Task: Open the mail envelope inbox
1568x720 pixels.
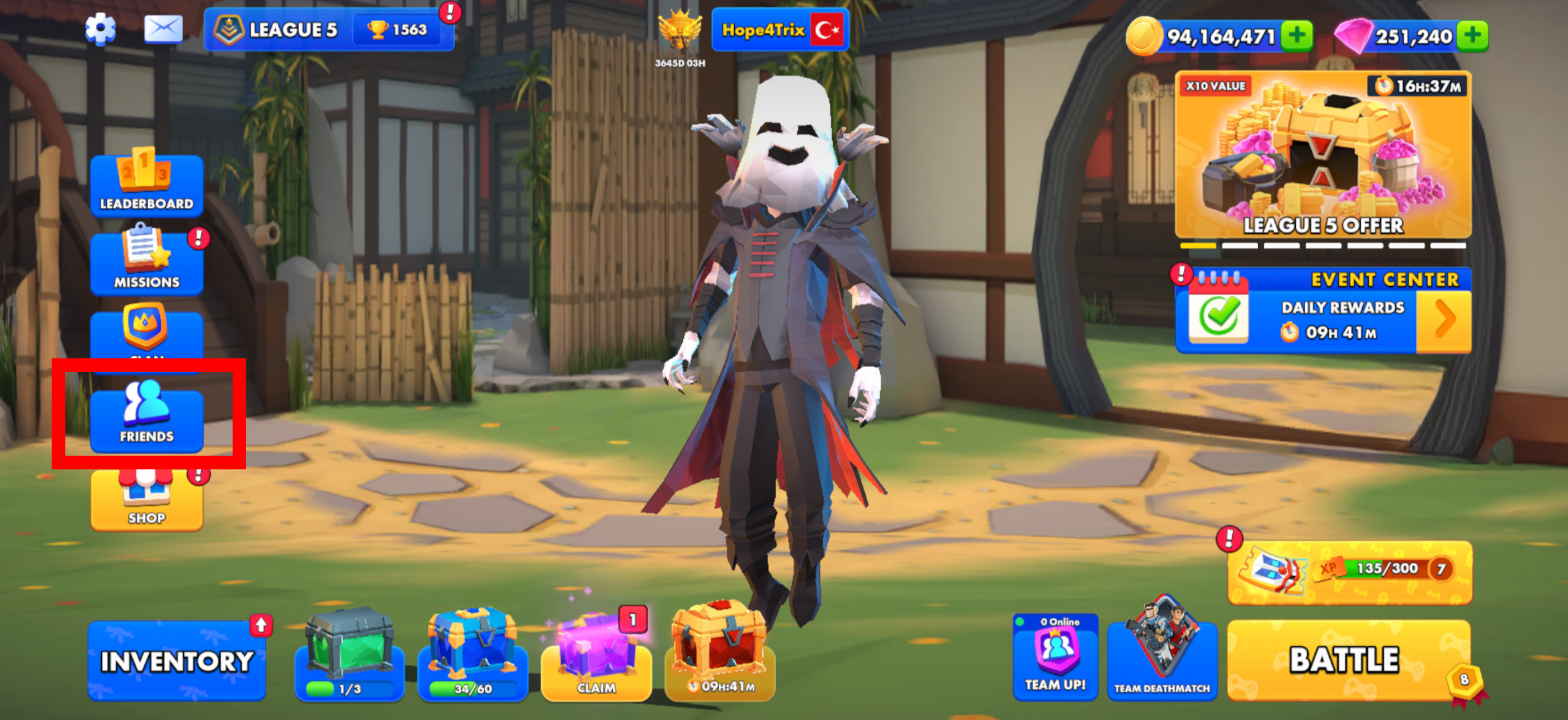Action: coord(163,29)
